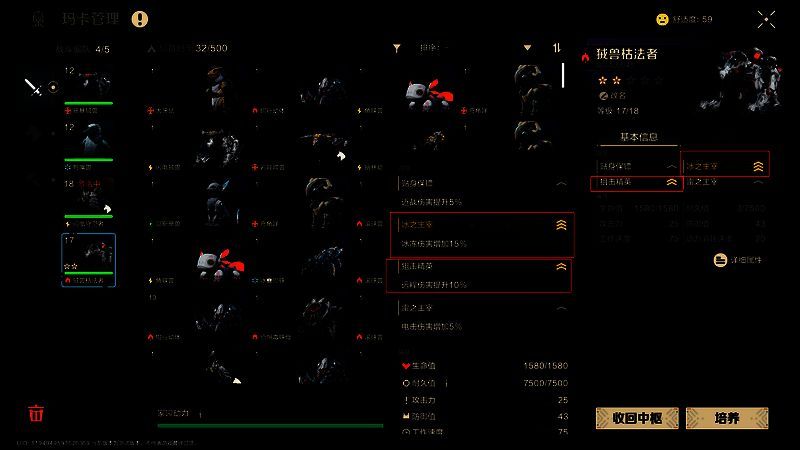The image size is (800, 450).
Task: Toggle the sort order arrows
Action: pyautogui.click(x=557, y=47)
